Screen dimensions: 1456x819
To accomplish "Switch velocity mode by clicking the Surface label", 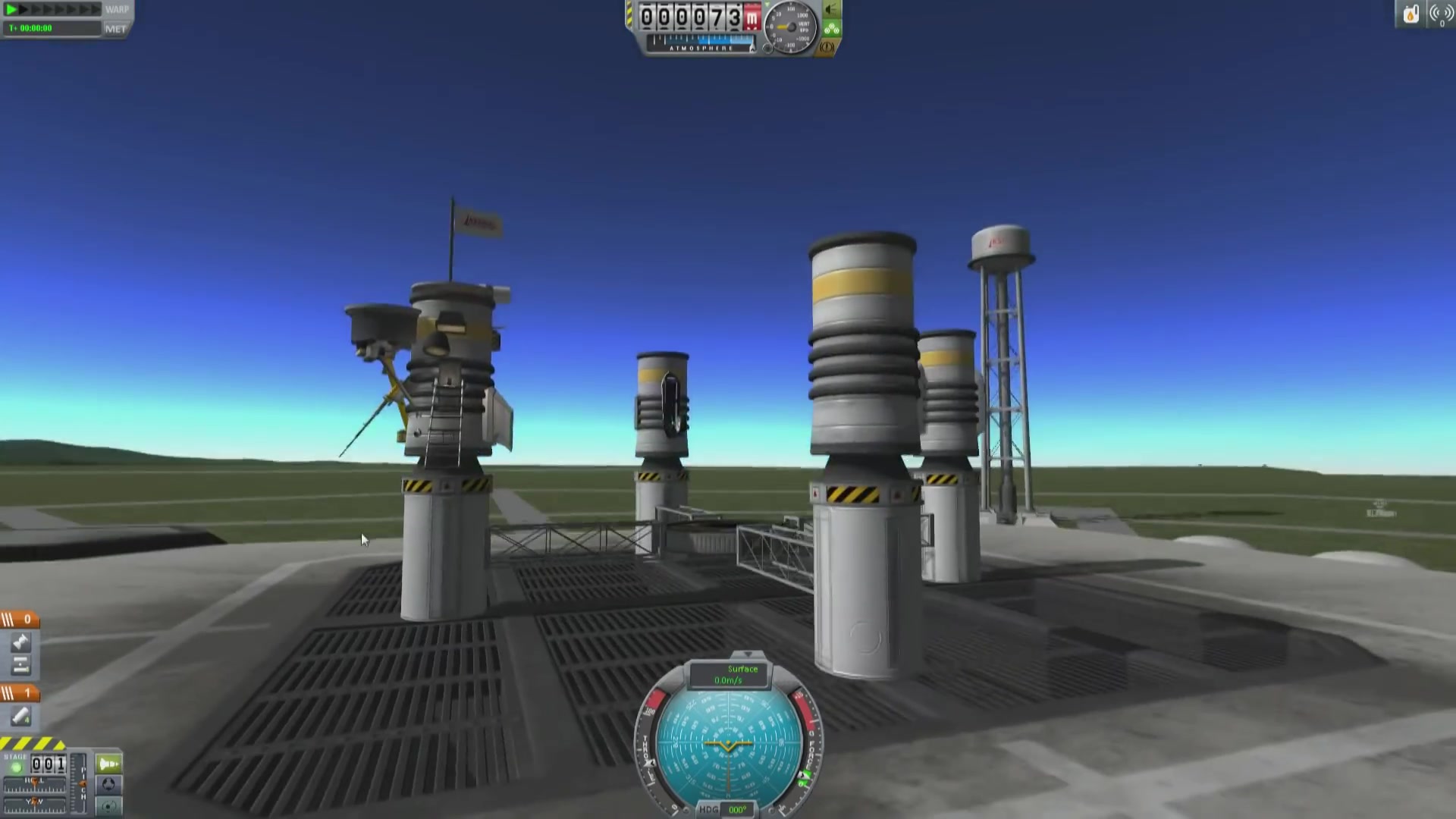I will (743, 669).
